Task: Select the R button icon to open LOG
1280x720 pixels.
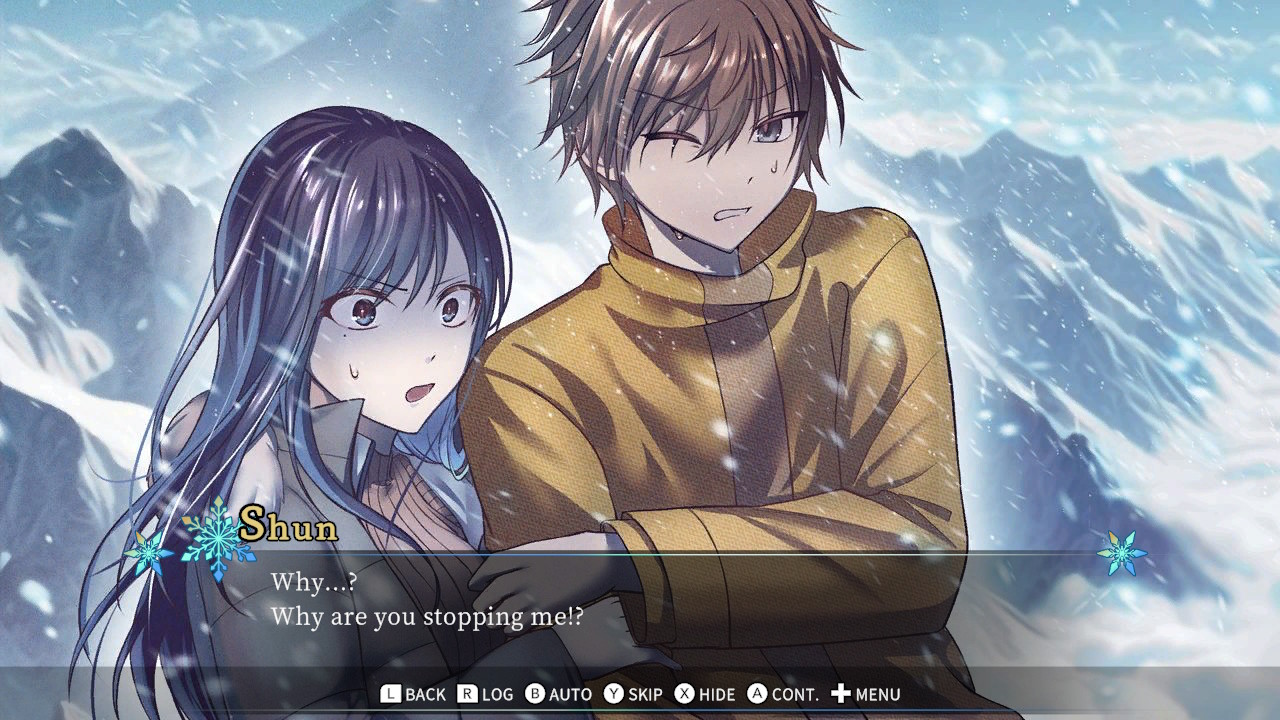Action: (467, 693)
